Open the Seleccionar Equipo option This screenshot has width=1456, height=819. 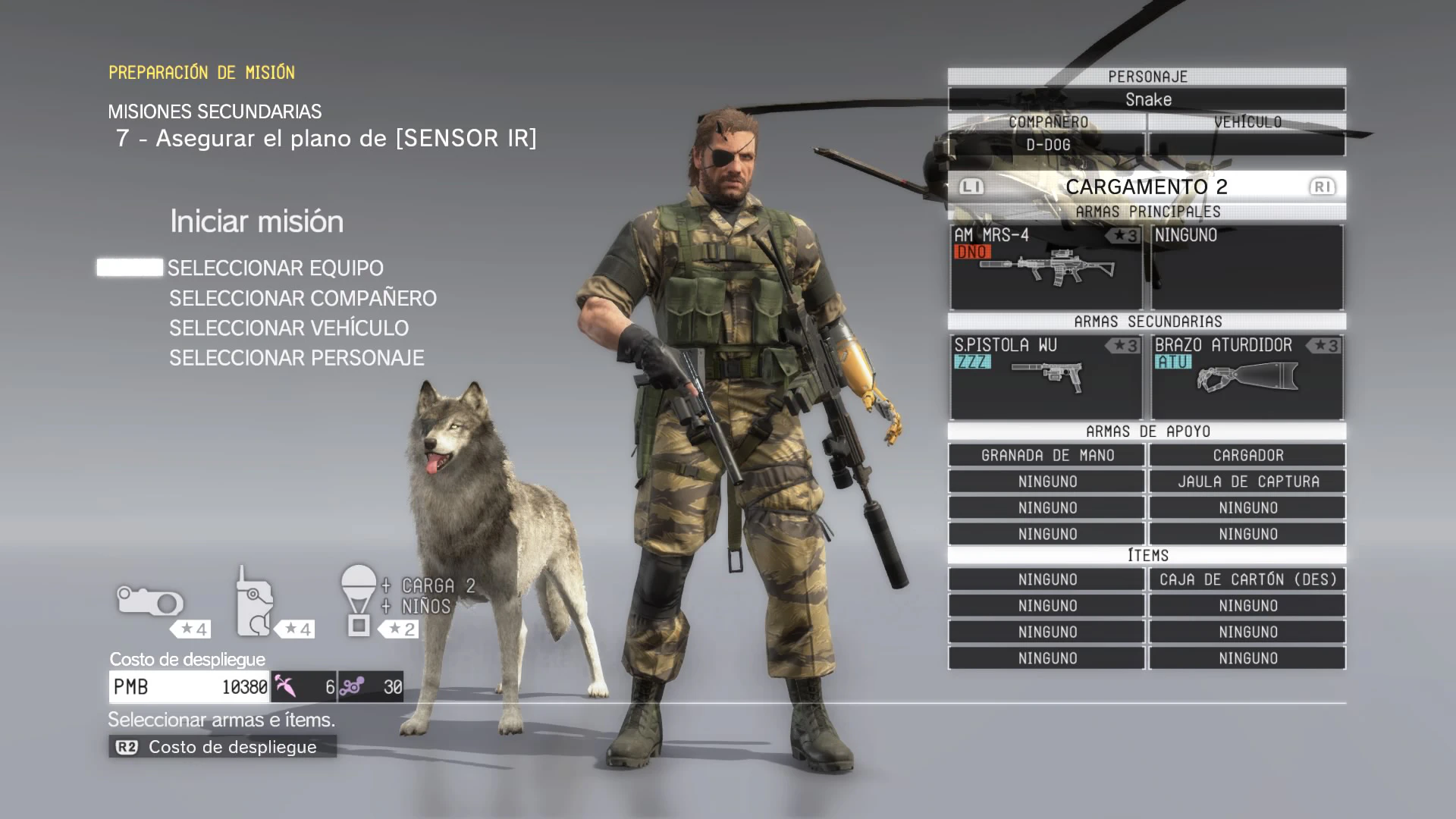tap(275, 268)
